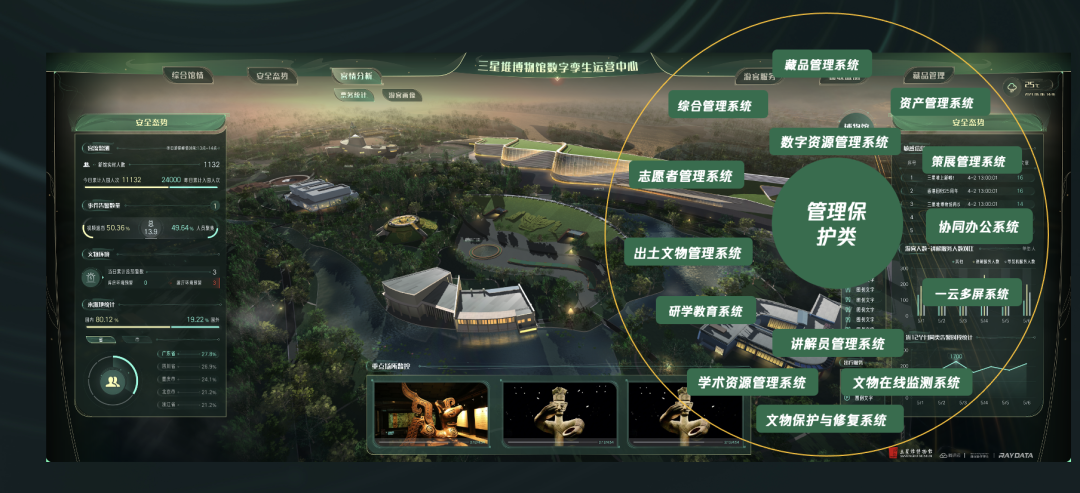Open the first bronze mask camera thumbnail

[431, 411]
